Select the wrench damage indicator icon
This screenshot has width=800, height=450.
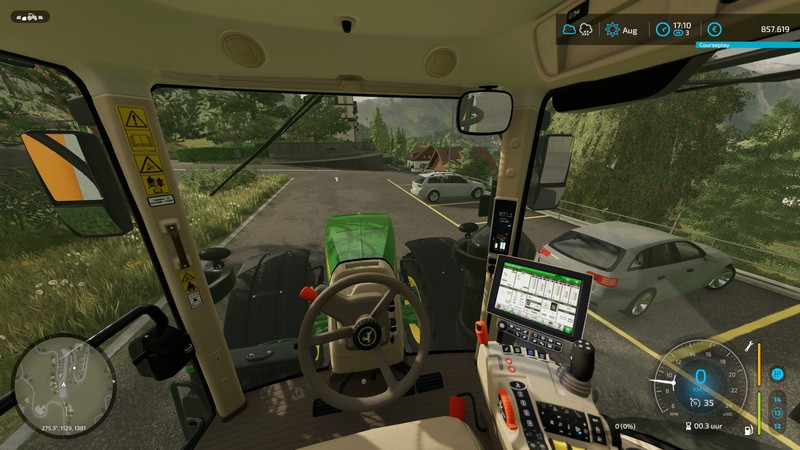point(748,348)
